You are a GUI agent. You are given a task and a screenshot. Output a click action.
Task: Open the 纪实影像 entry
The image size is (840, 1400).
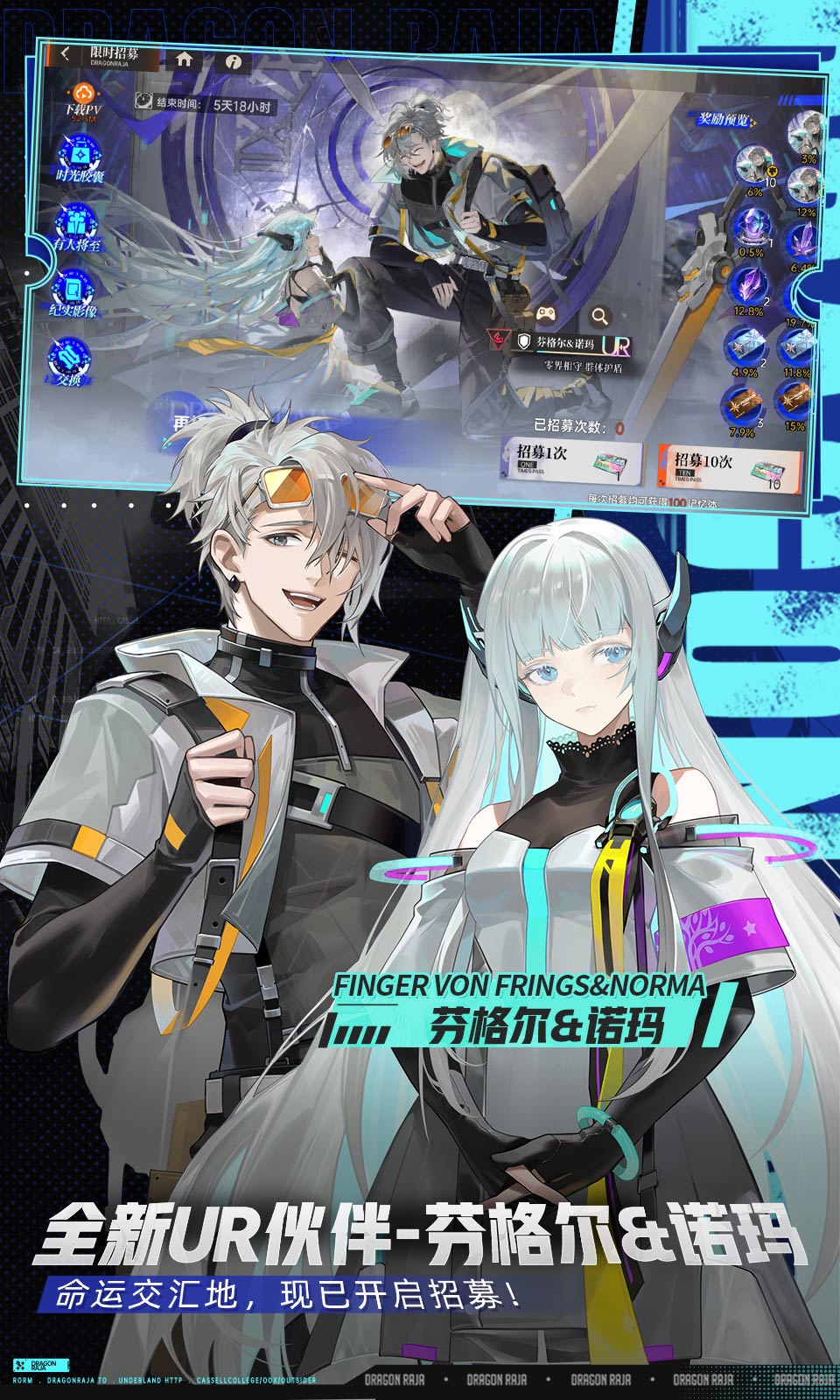73,292
